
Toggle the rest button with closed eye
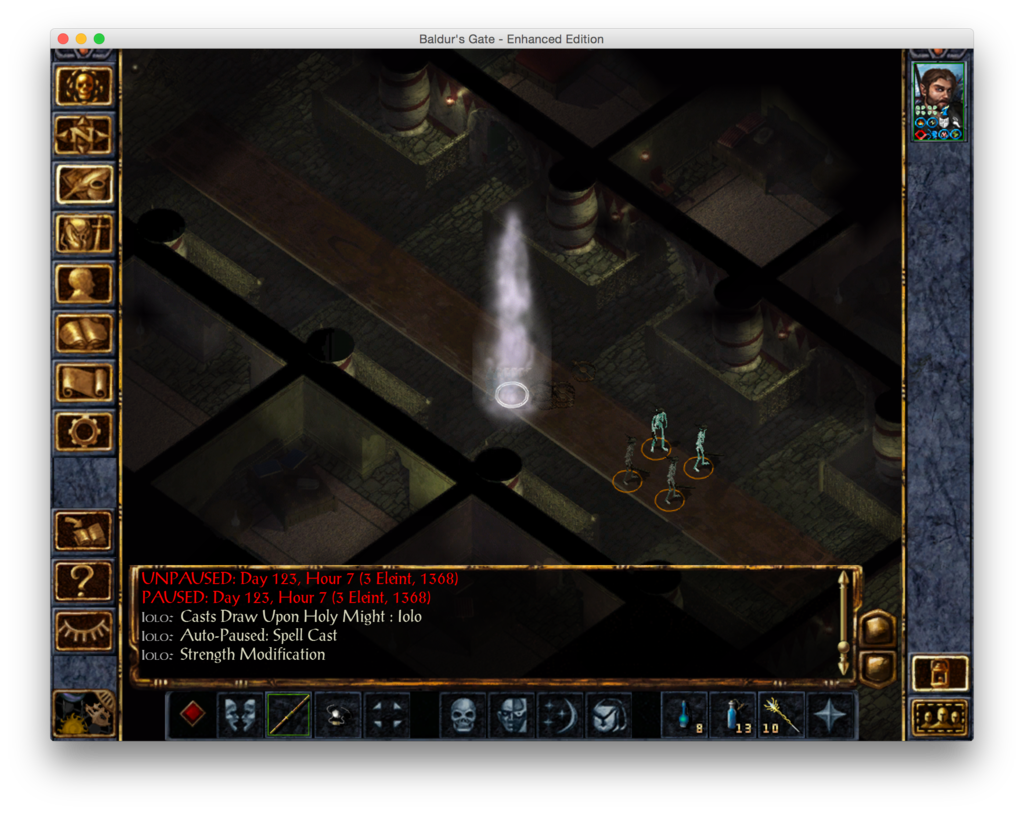(84, 628)
